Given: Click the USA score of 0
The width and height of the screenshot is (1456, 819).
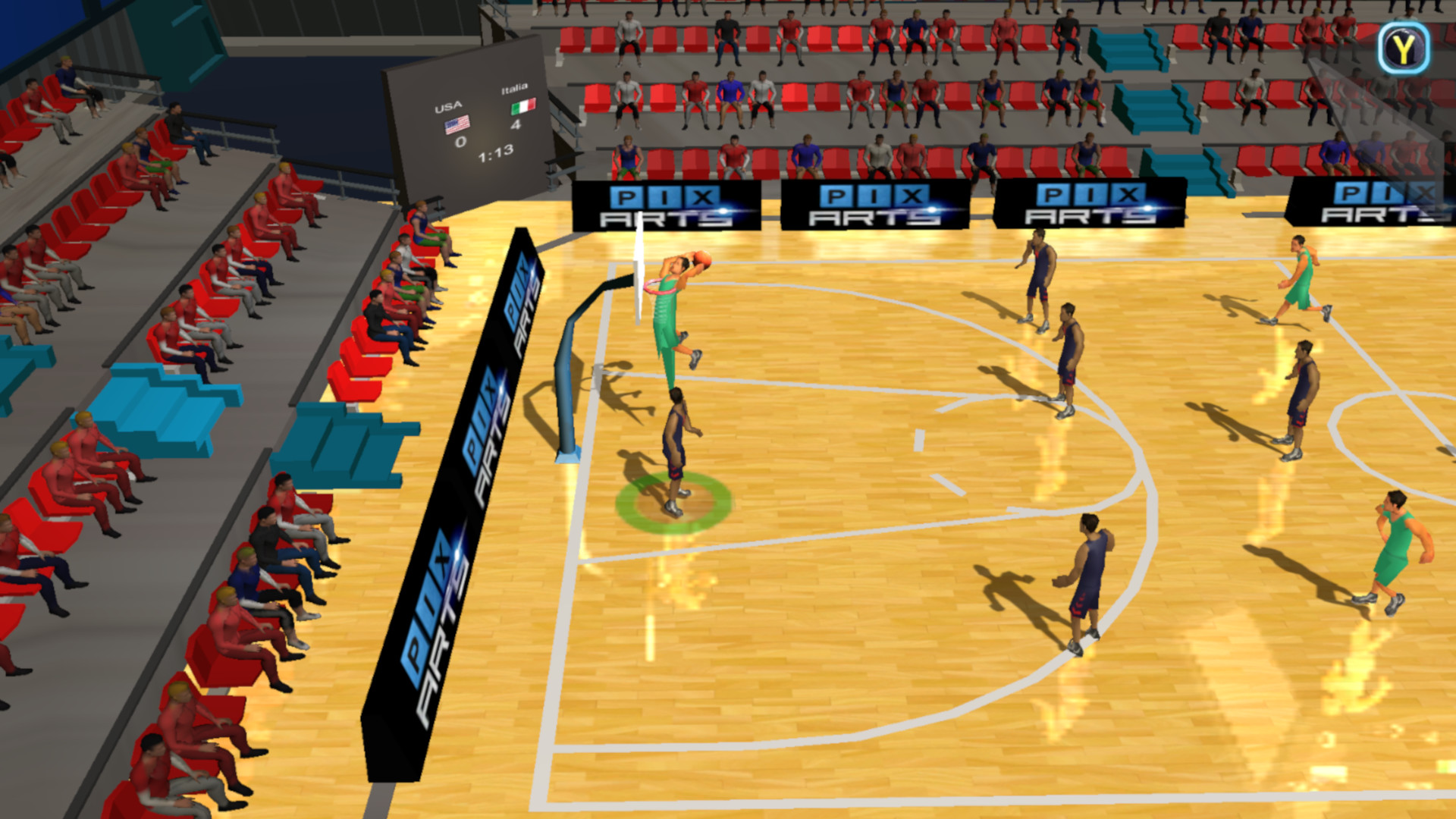Looking at the screenshot, I should point(462,142).
